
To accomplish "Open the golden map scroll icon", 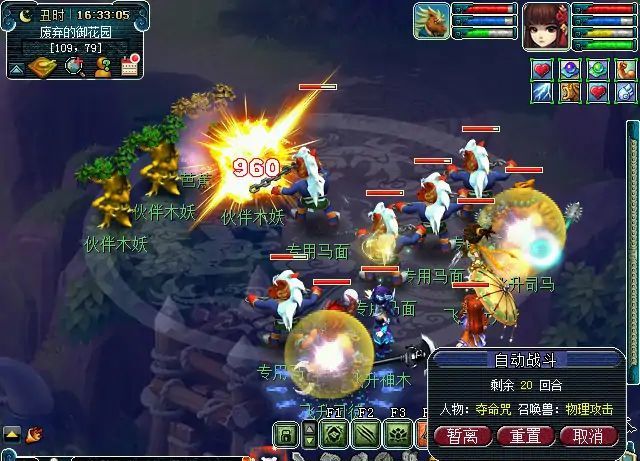I will [x=44, y=67].
